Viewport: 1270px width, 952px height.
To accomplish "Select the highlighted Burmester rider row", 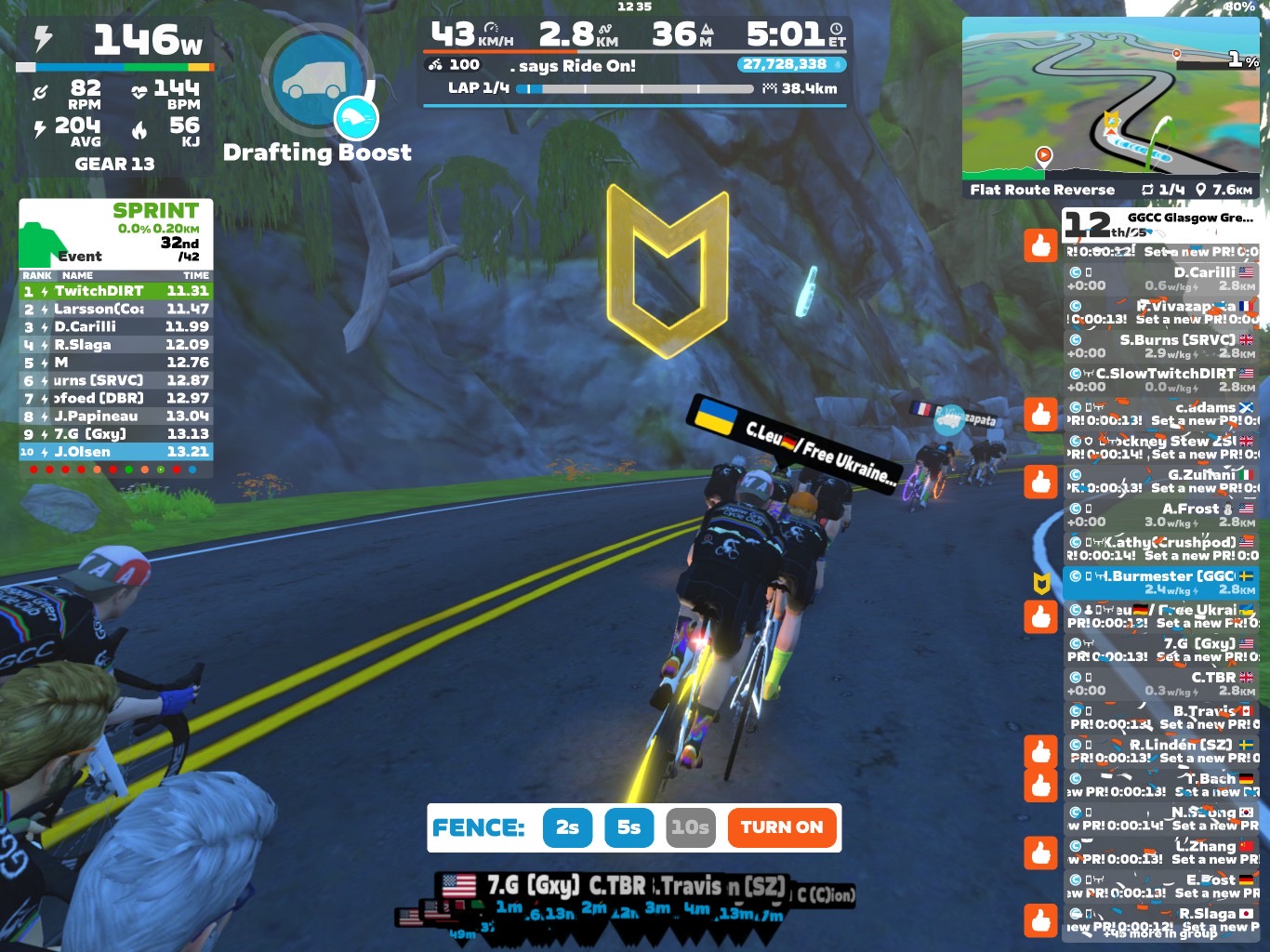I will click(x=1161, y=582).
